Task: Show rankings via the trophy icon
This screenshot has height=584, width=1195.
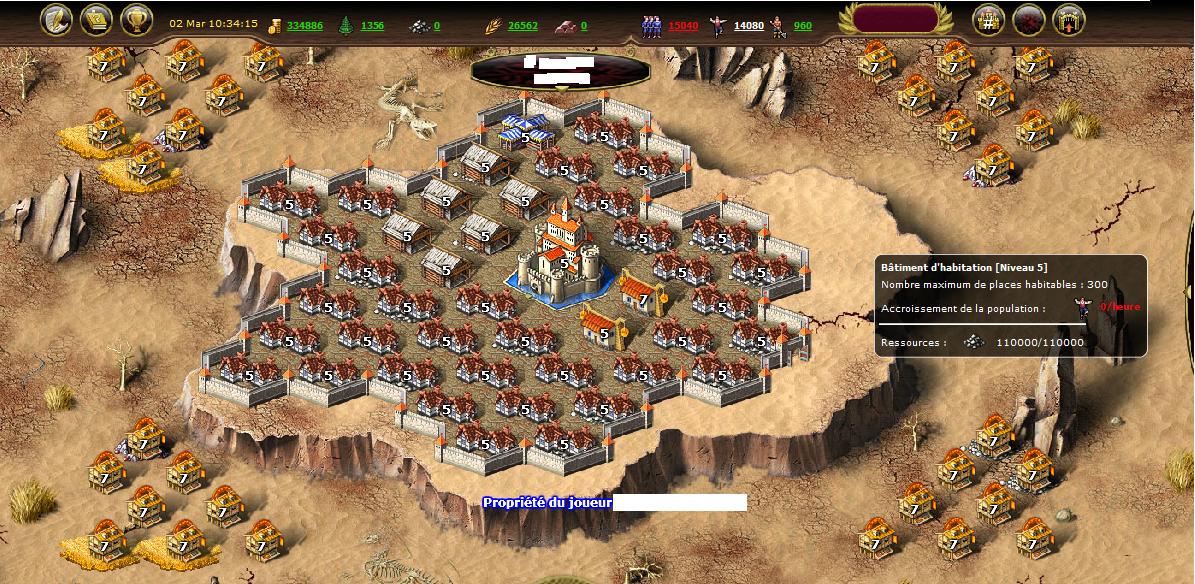Action: [136, 20]
